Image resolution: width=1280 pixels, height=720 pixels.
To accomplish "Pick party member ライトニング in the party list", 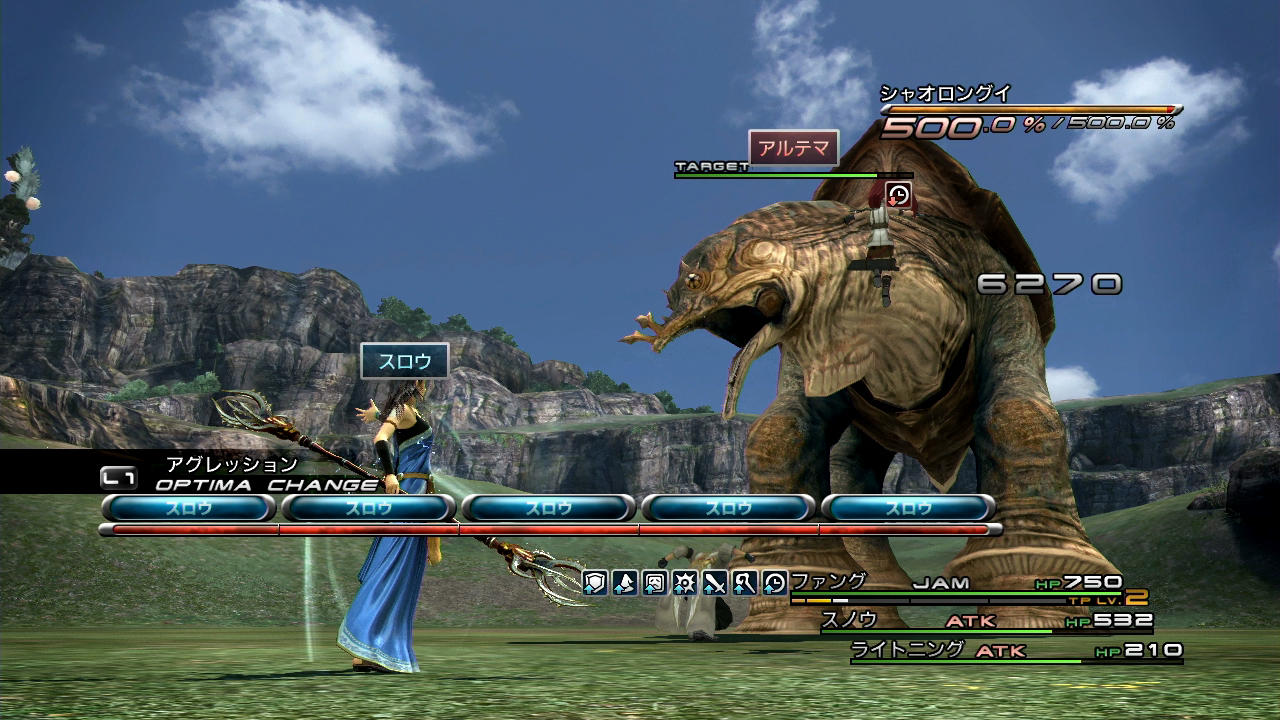I will click(907, 650).
